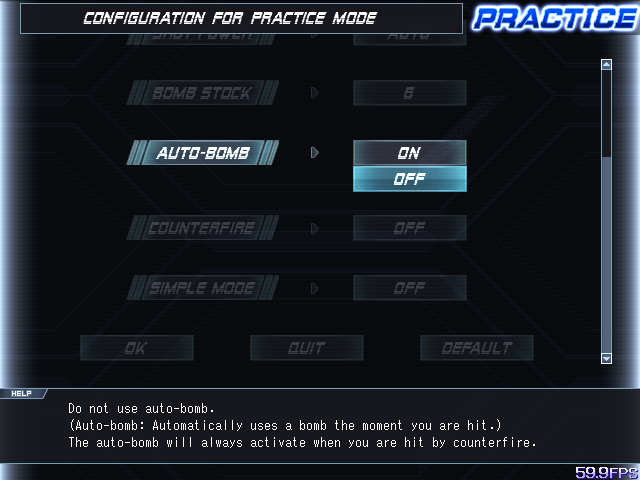Change the Bomb Stock value box

click(409, 93)
